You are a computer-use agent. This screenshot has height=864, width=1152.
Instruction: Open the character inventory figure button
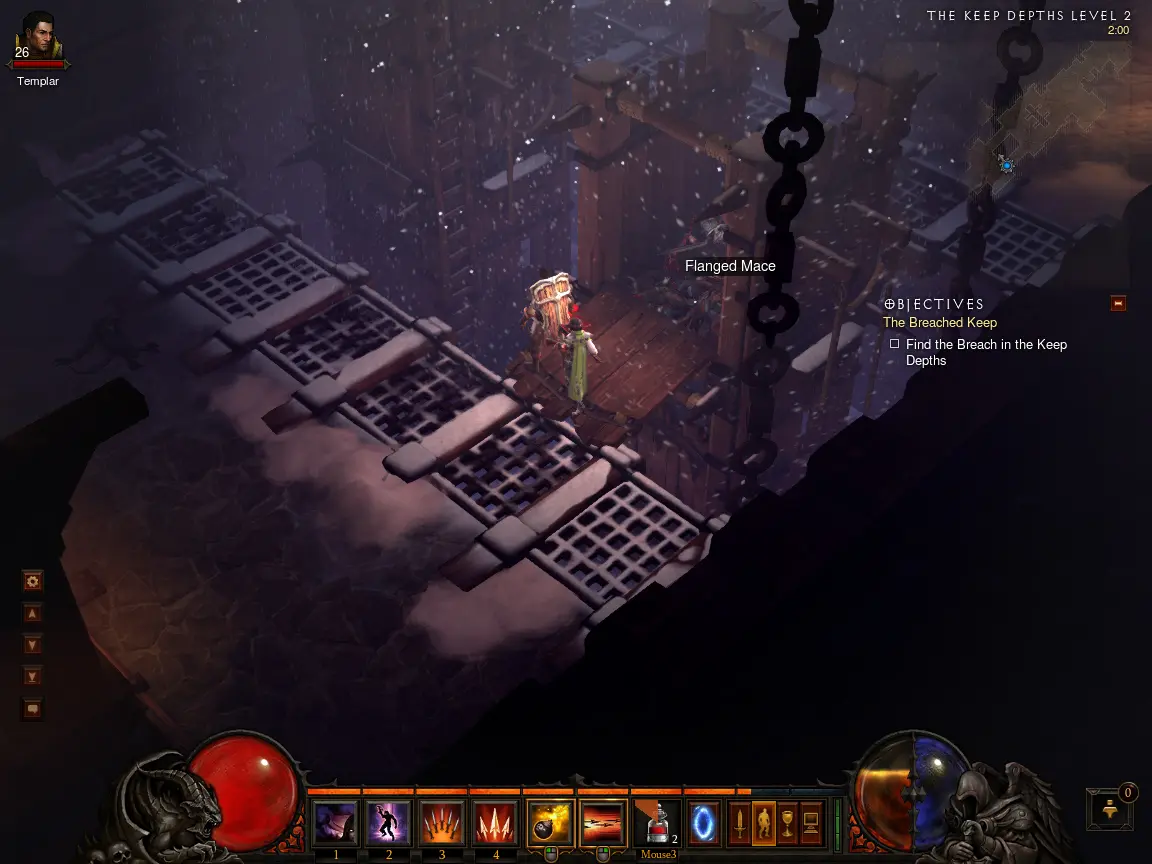click(x=763, y=823)
